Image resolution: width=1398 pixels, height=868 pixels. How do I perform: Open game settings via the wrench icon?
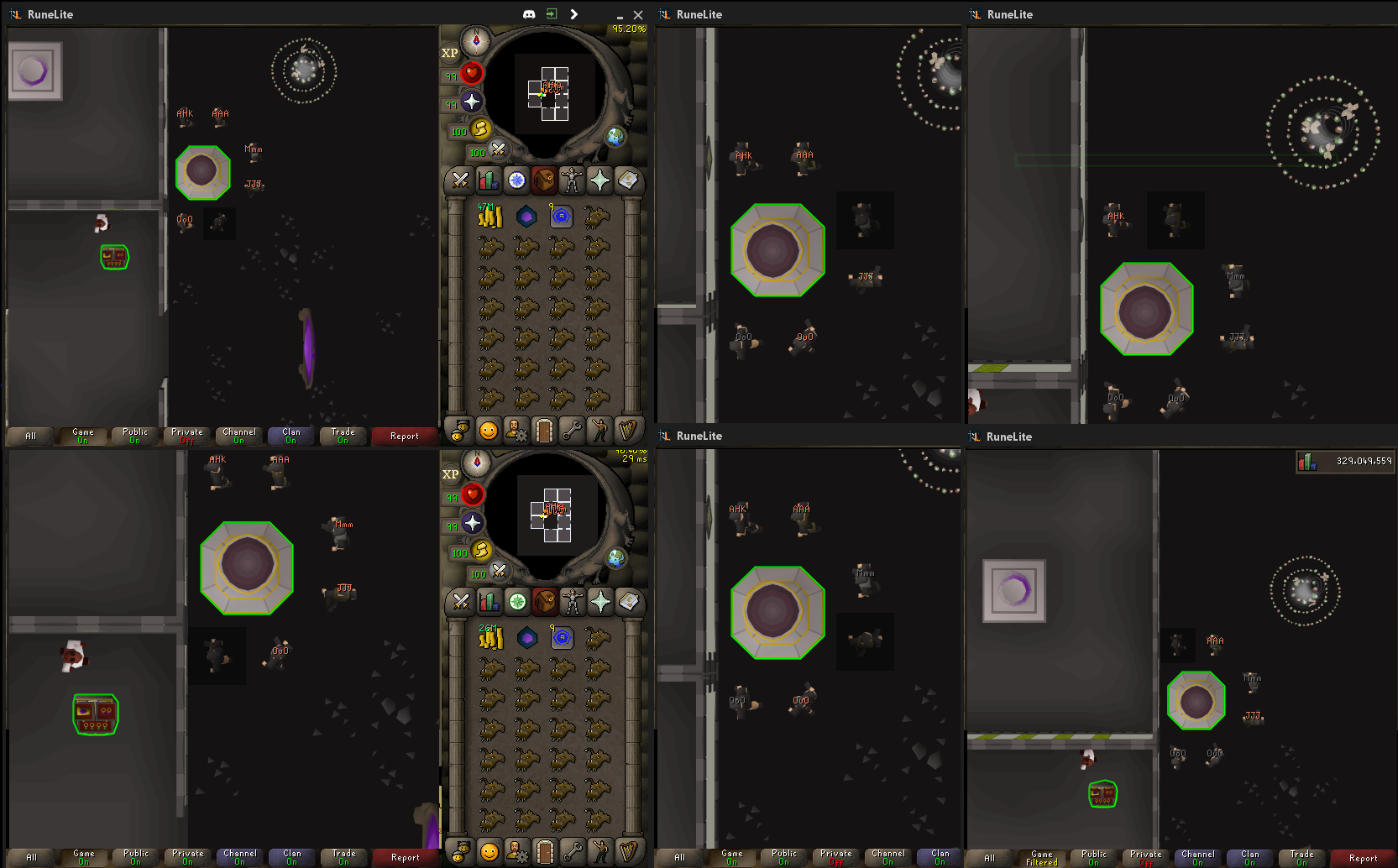click(x=572, y=430)
